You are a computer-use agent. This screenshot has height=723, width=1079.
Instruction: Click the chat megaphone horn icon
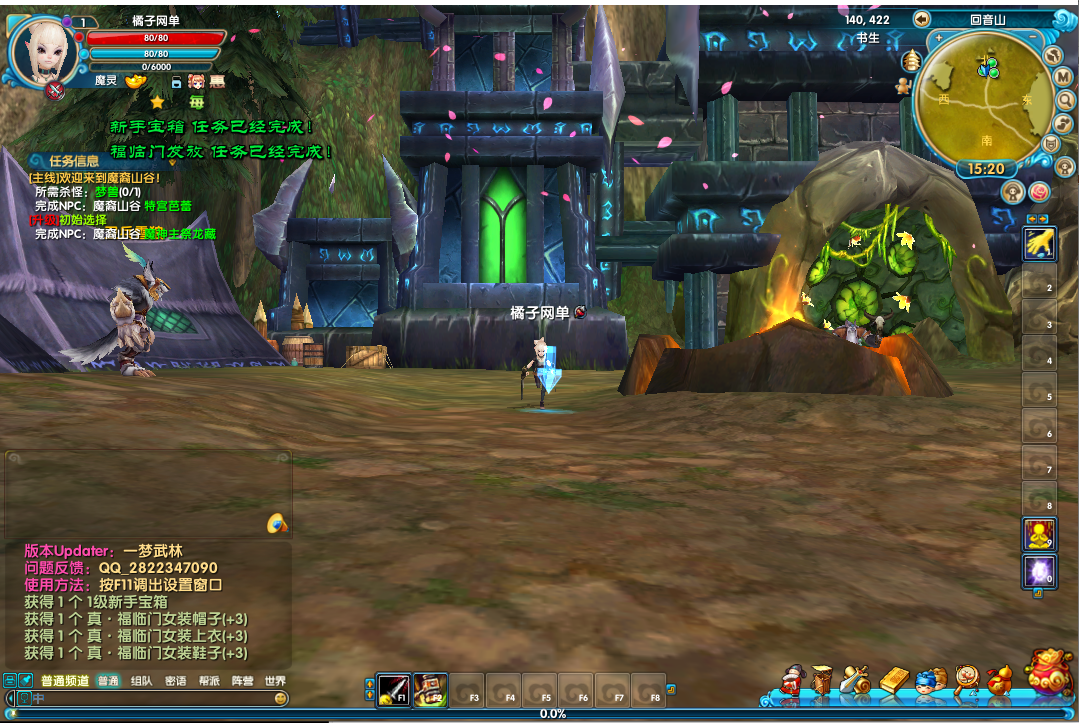click(x=278, y=523)
